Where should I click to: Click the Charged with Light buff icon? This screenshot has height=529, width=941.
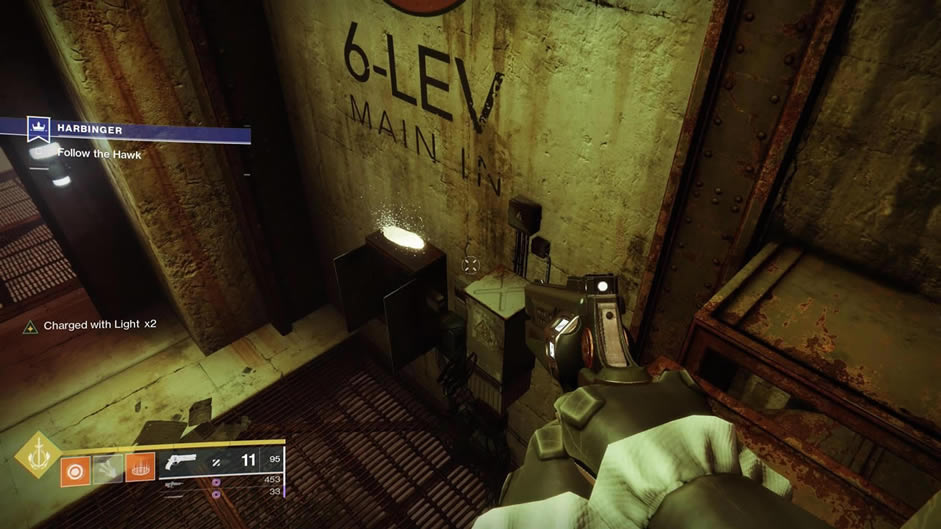click(31, 326)
